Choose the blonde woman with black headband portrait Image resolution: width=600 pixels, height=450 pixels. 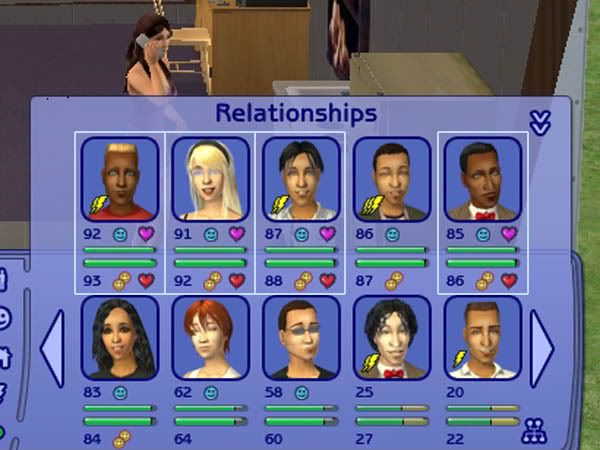tap(210, 179)
